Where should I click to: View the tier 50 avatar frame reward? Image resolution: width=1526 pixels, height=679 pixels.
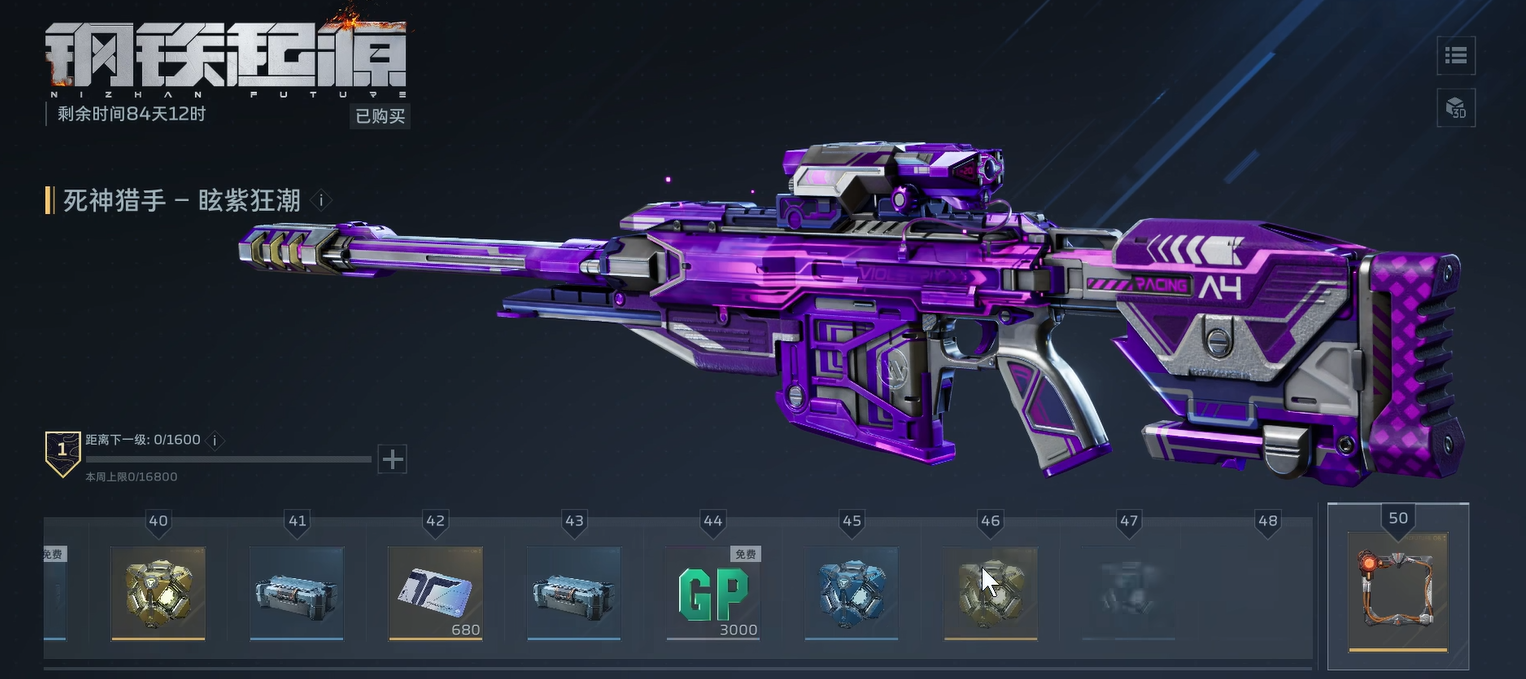tap(1397, 590)
